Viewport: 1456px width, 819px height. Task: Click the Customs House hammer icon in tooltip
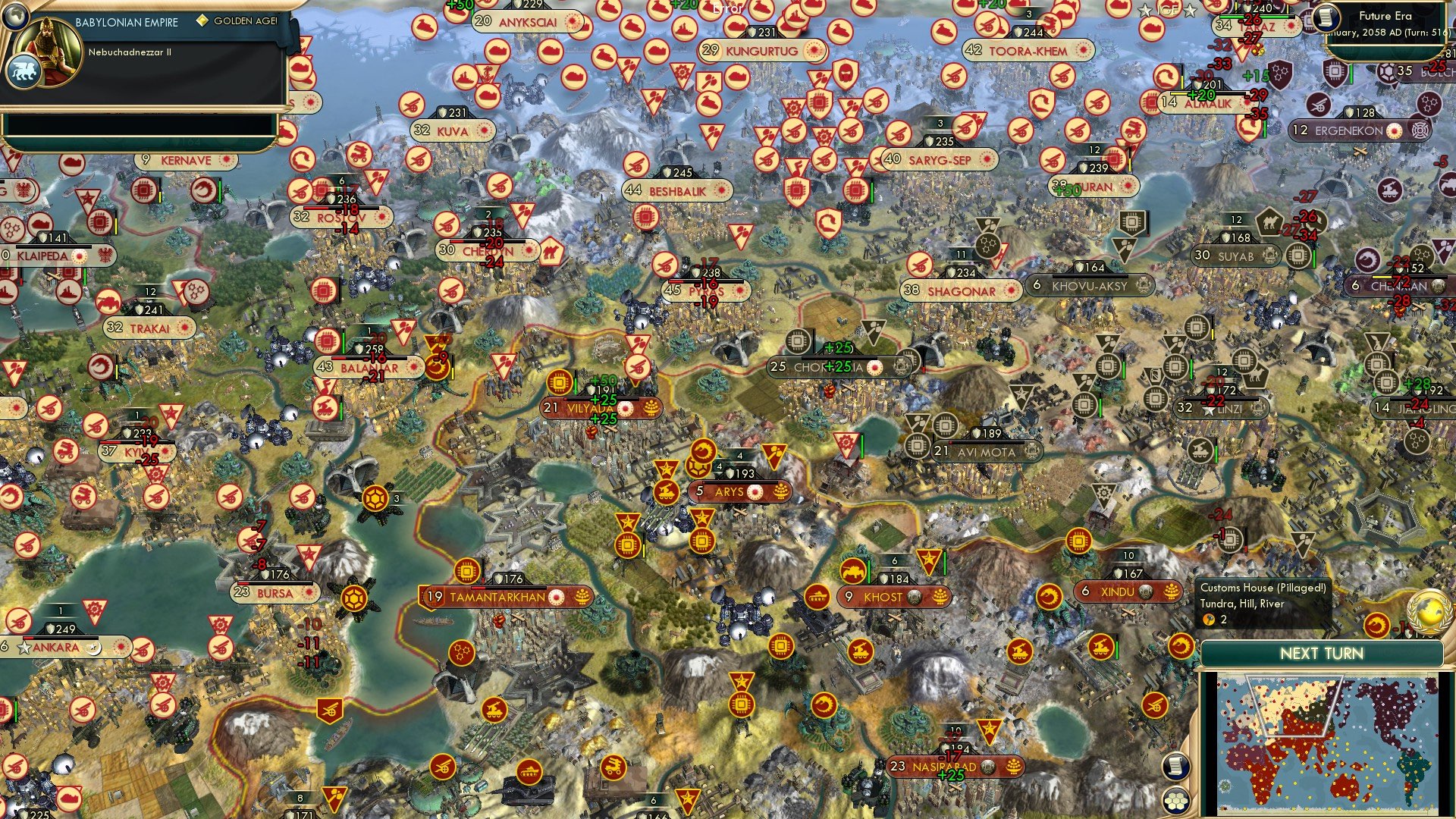click(x=1208, y=620)
